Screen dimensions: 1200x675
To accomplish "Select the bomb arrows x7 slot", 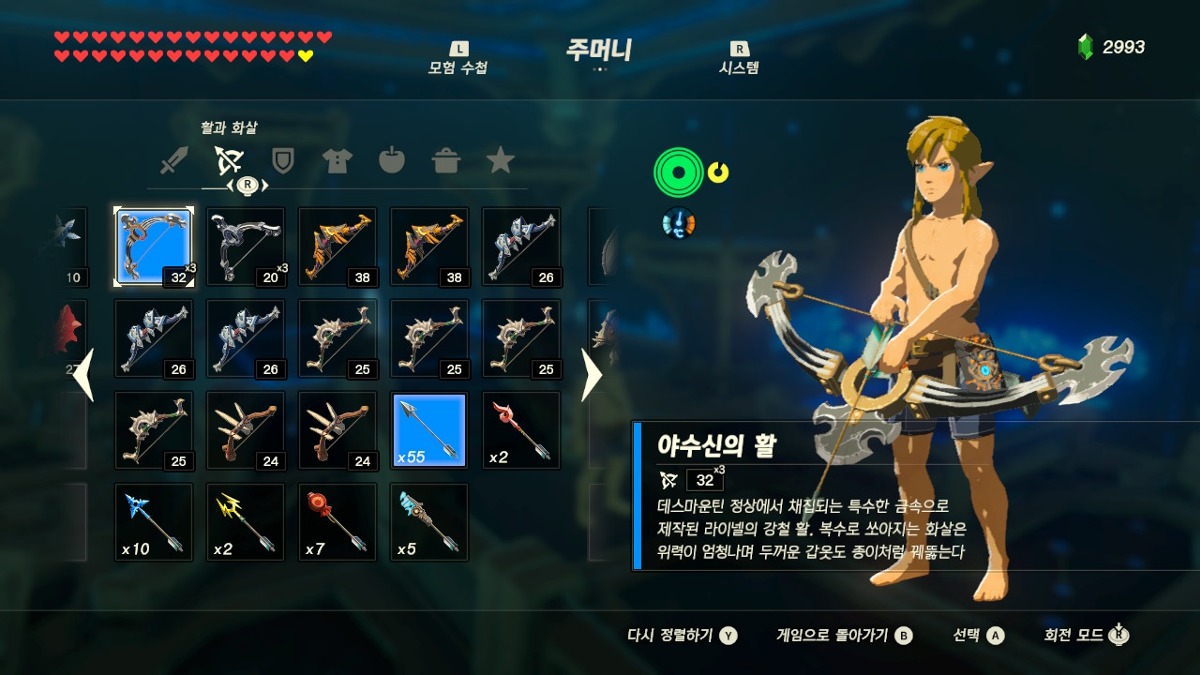I will pos(337,522).
